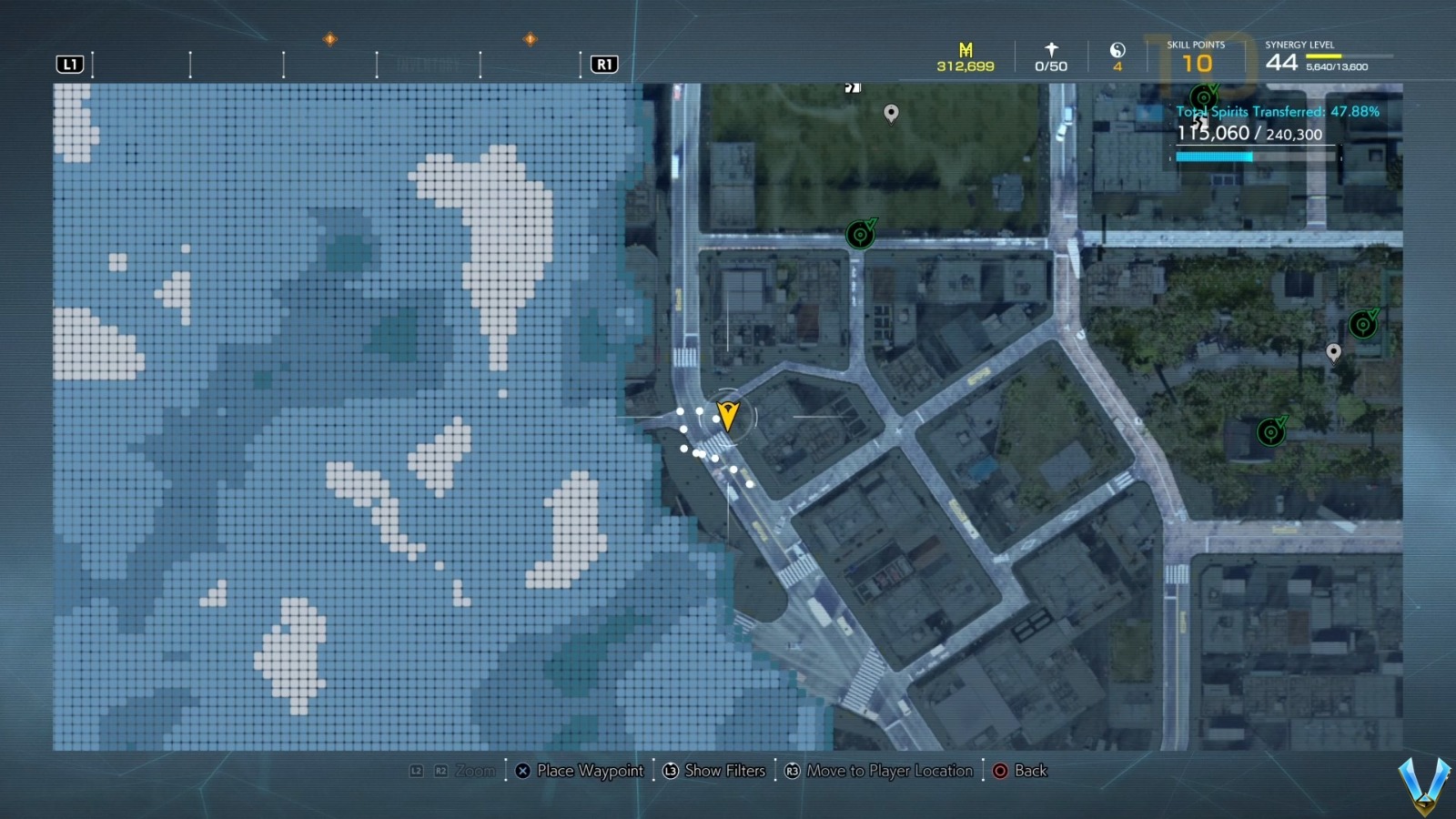Viewport: 1456px width, 819px height.
Task: Click the cleansed Torii gate marker near the park
Action: click(860, 233)
